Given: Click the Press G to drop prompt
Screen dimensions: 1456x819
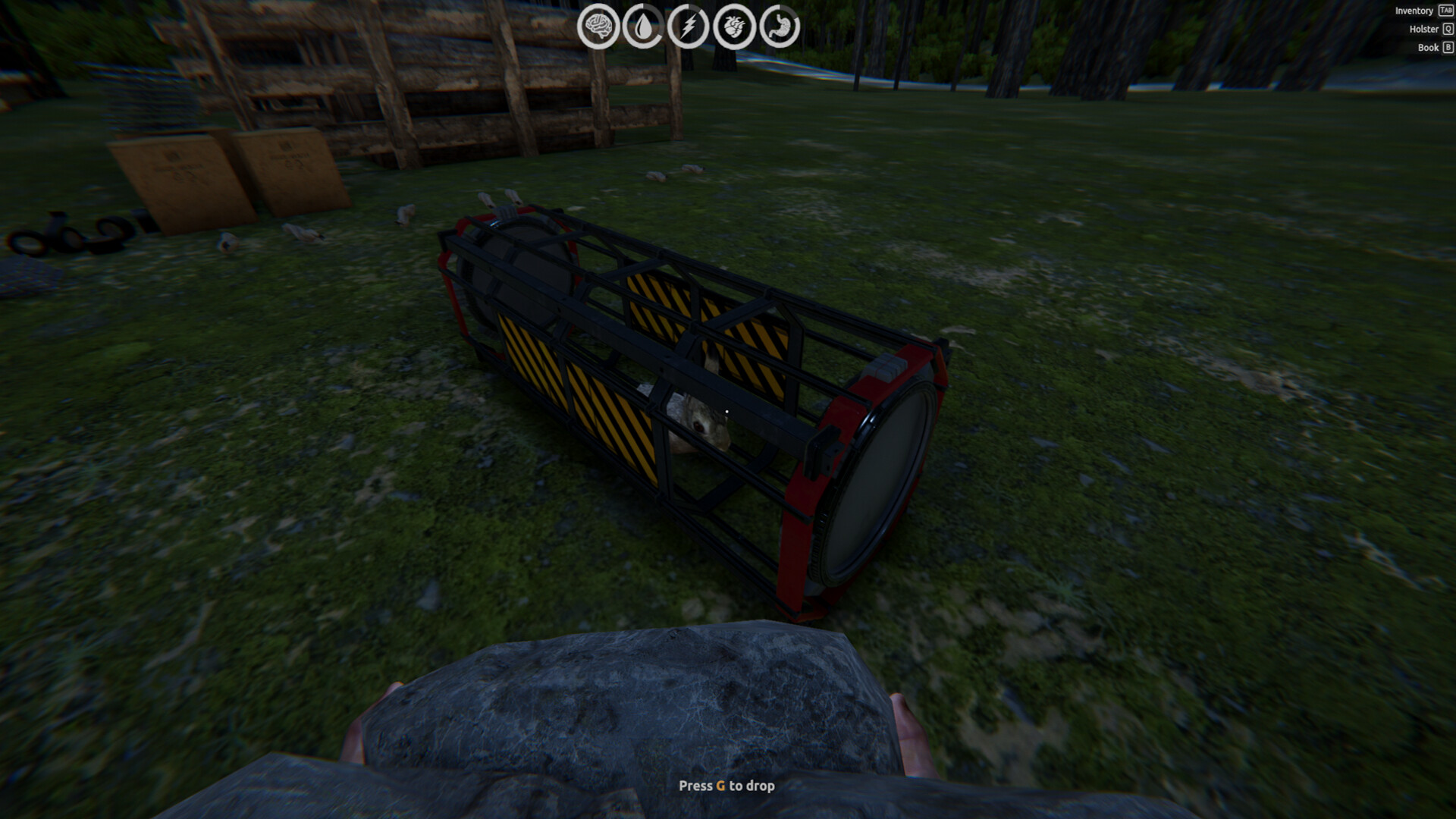Looking at the screenshot, I should click(727, 787).
